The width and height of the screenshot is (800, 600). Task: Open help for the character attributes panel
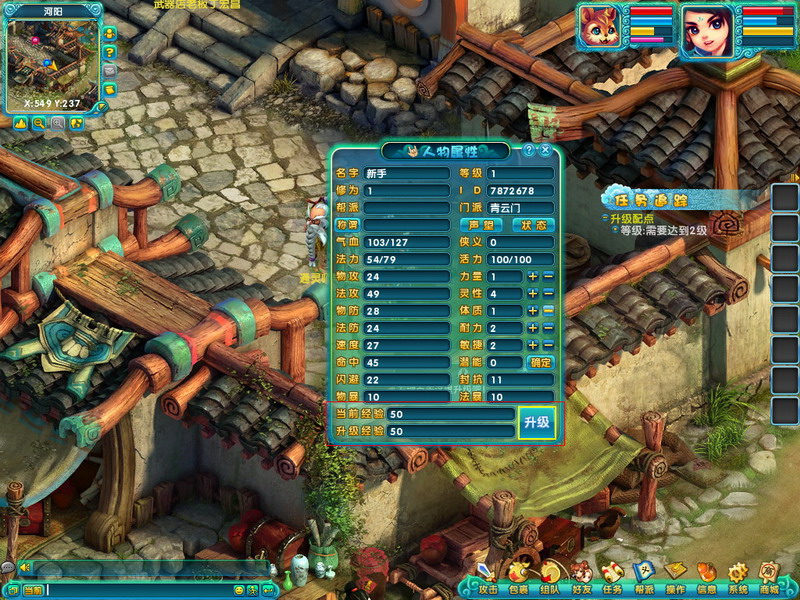coord(529,150)
